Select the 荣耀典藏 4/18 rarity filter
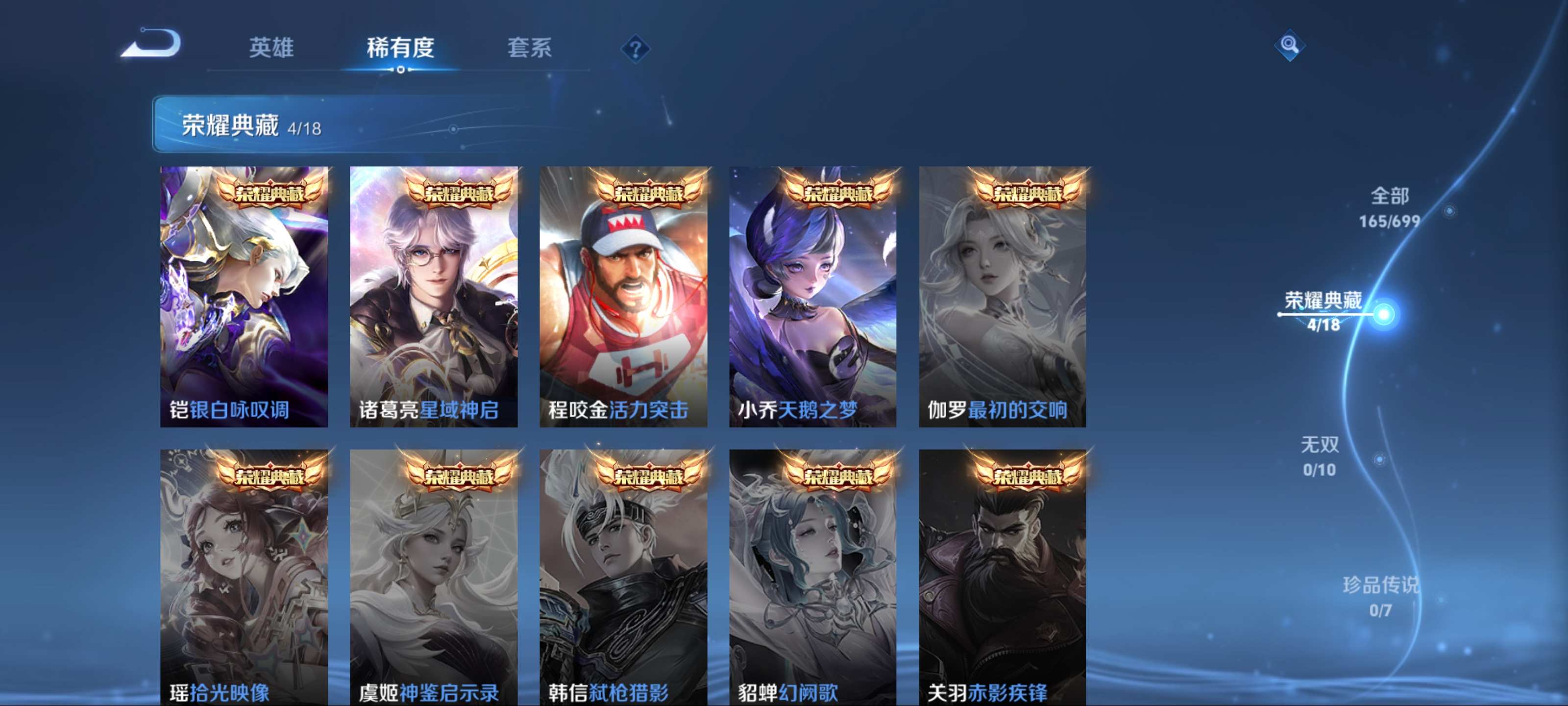1568x706 pixels. (1323, 311)
